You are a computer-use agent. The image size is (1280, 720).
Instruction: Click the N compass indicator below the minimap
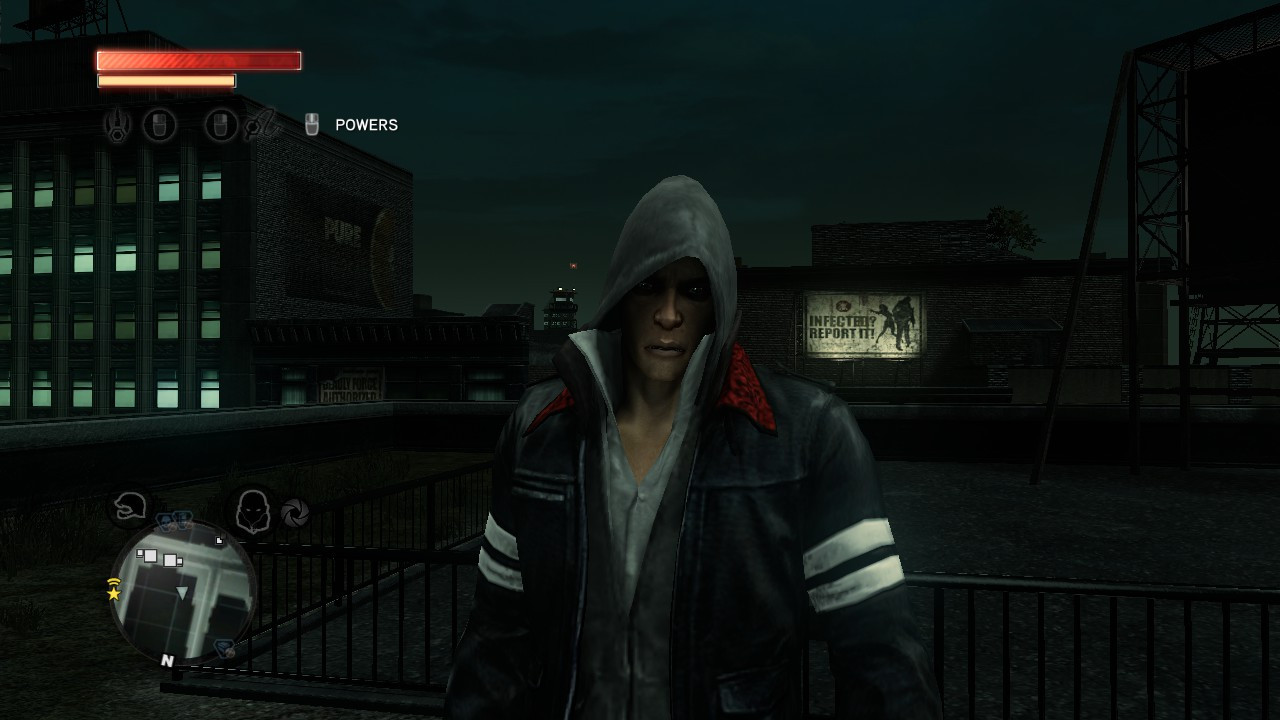point(167,658)
